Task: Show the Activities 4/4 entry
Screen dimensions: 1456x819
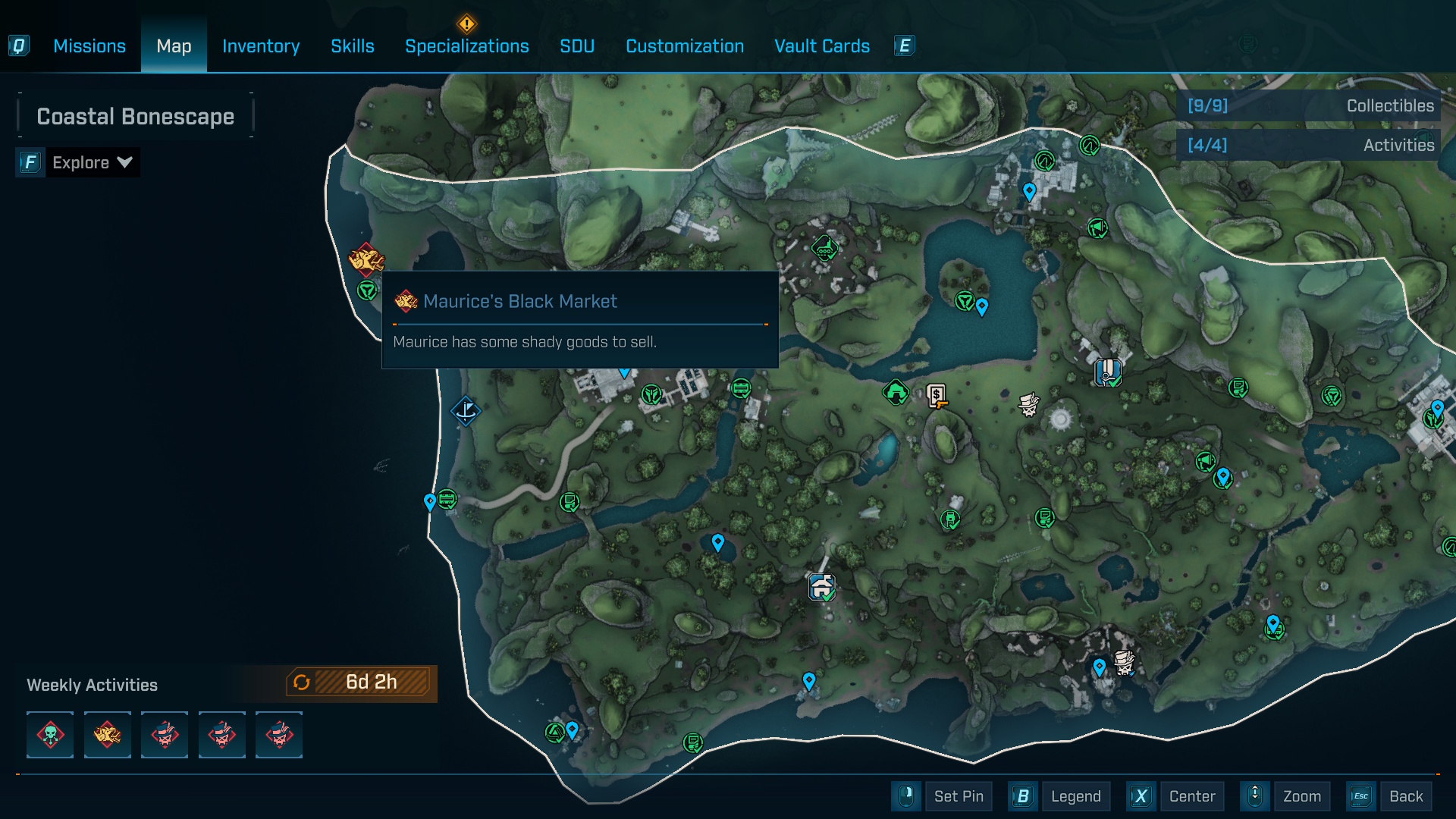Action: pyautogui.click(x=1310, y=145)
